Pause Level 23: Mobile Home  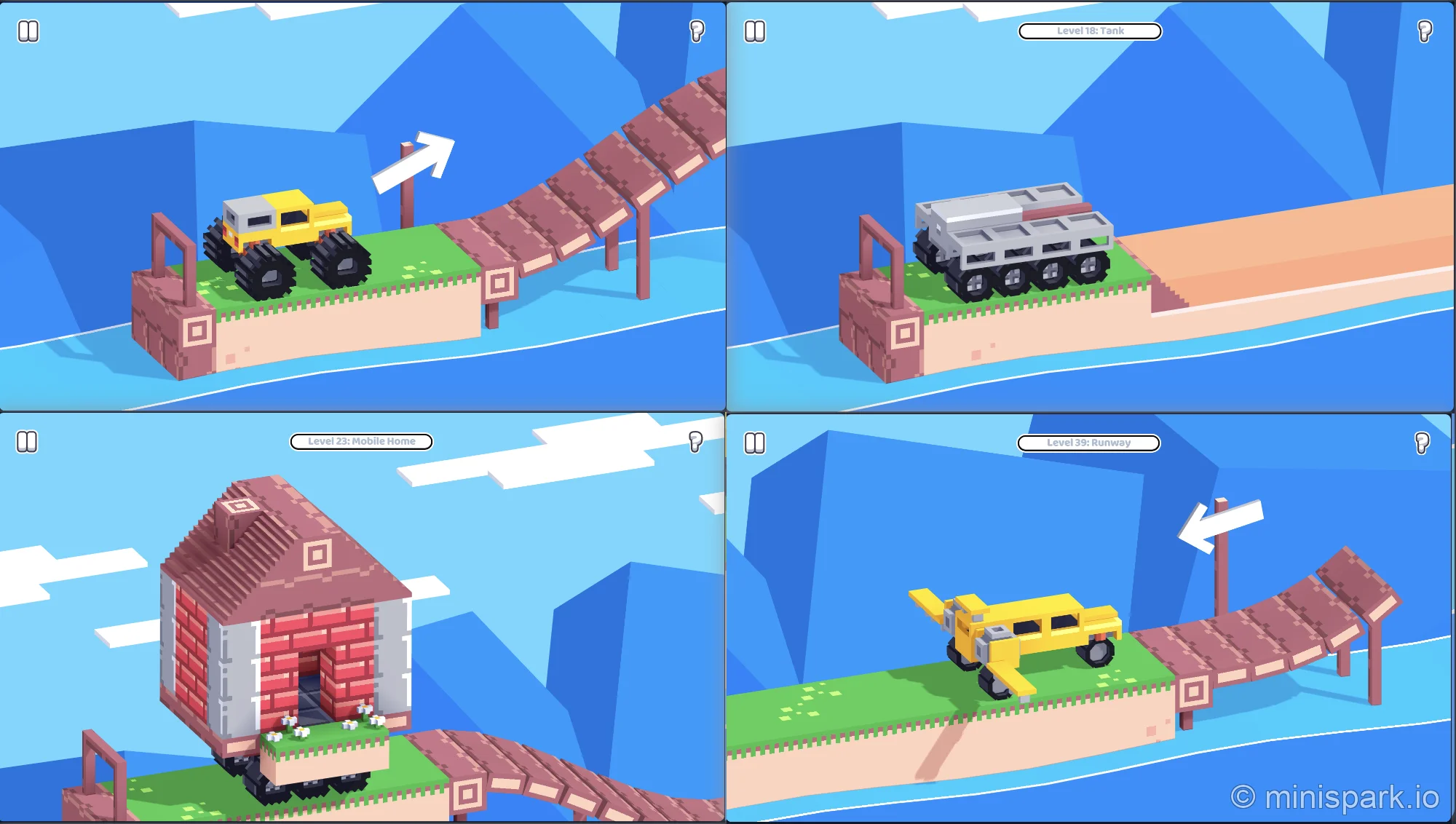click(x=28, y=442)
